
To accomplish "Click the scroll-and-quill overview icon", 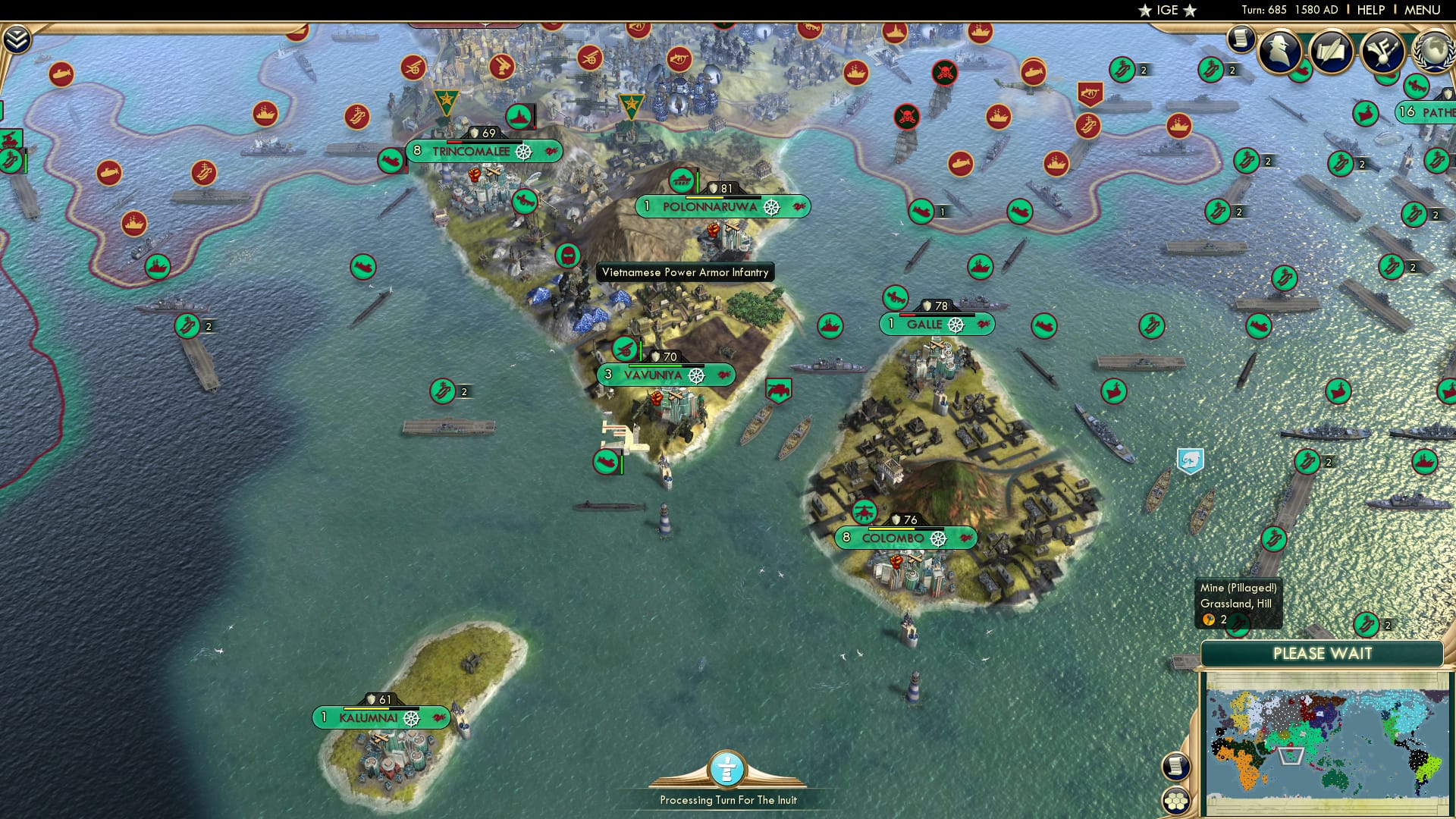I will click(x=1331, y=50).
